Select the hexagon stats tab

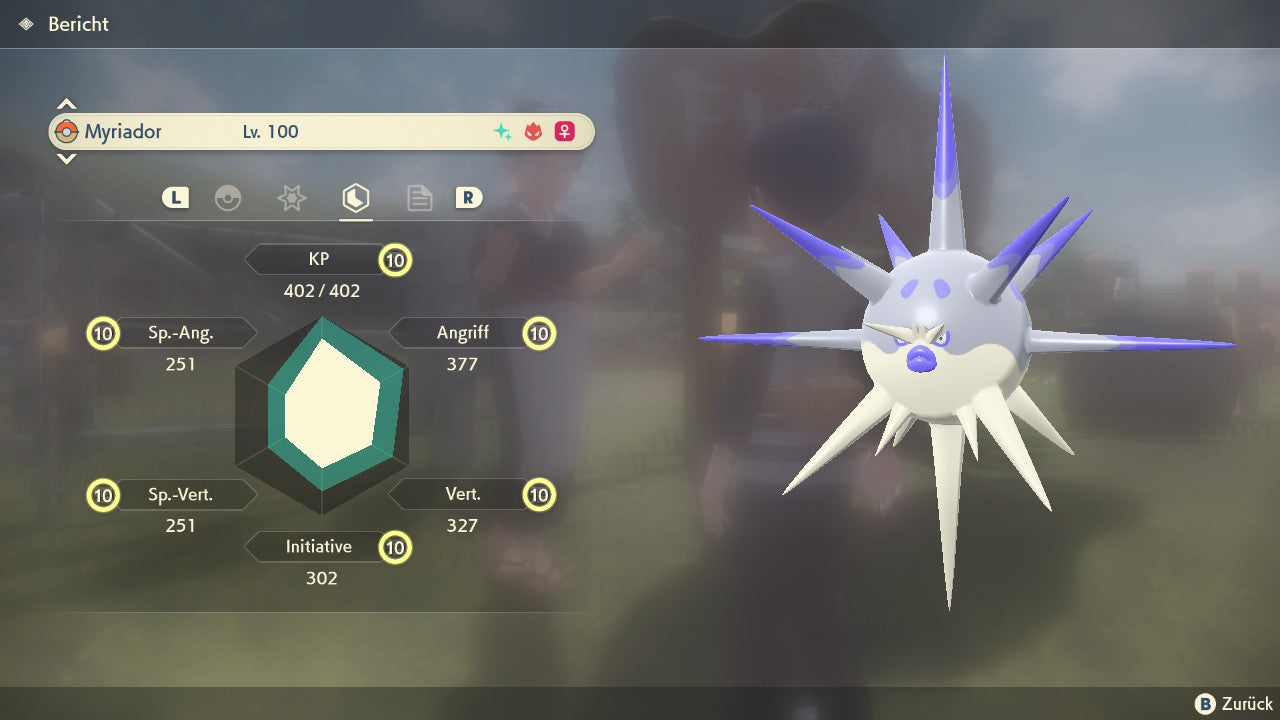point(354,198)
